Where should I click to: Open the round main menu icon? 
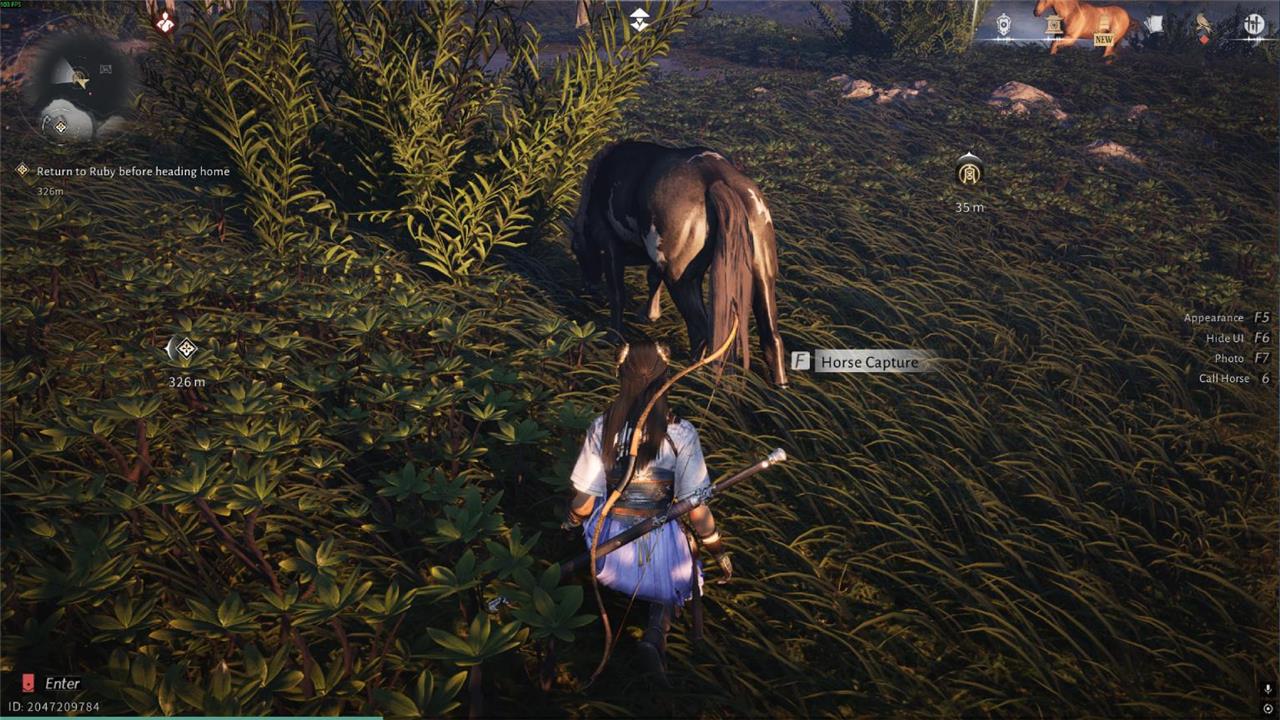(1254, 25)
